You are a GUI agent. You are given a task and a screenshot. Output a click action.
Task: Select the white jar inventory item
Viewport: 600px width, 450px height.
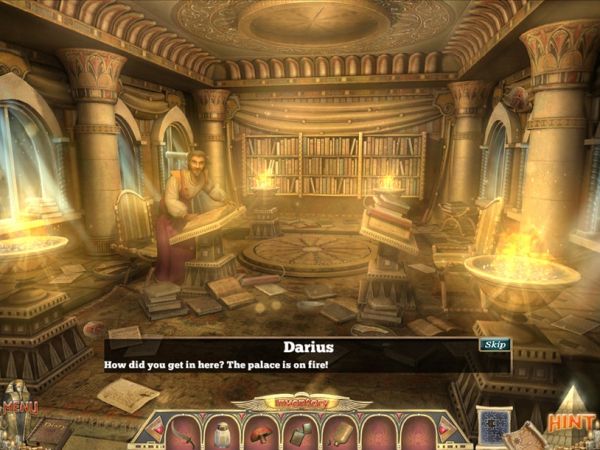pos(224,432)
